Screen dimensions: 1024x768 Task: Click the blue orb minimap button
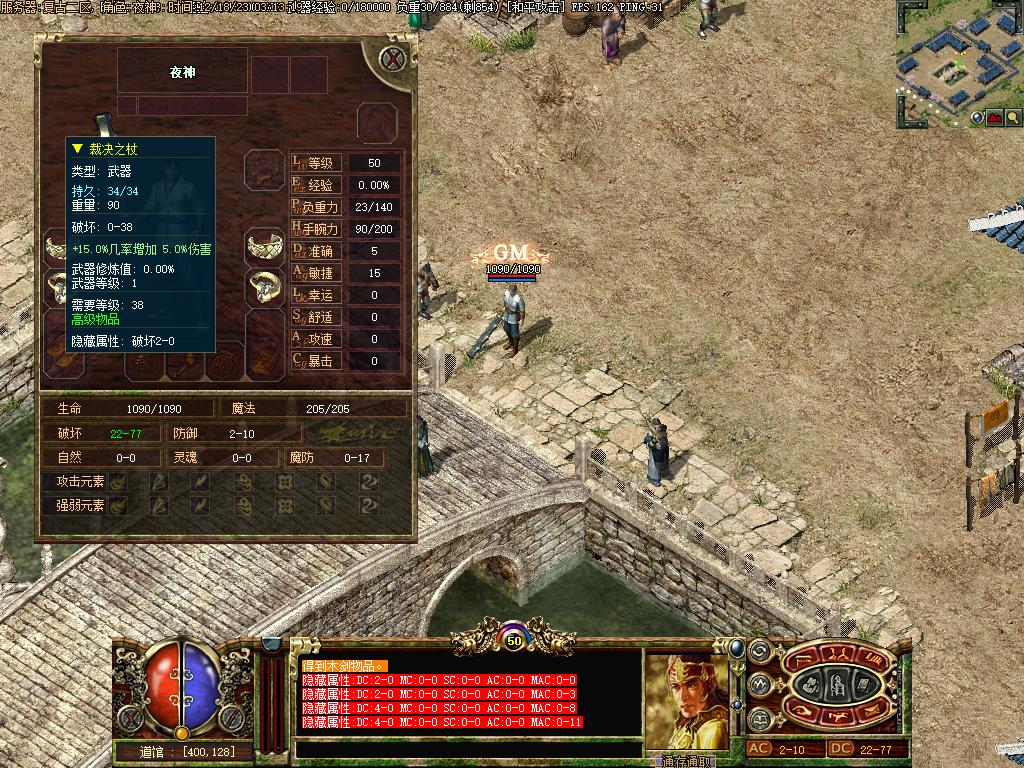[x=977, y=117]
